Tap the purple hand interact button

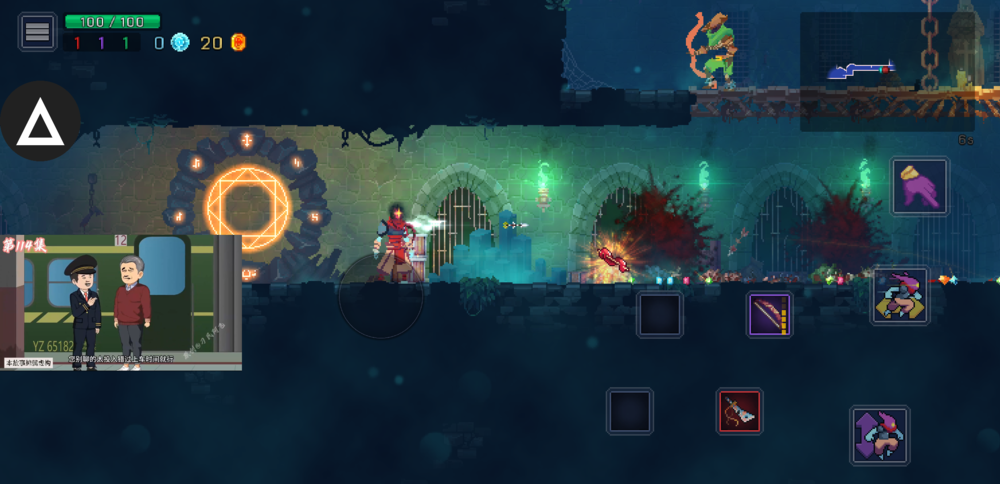point(920,186)
